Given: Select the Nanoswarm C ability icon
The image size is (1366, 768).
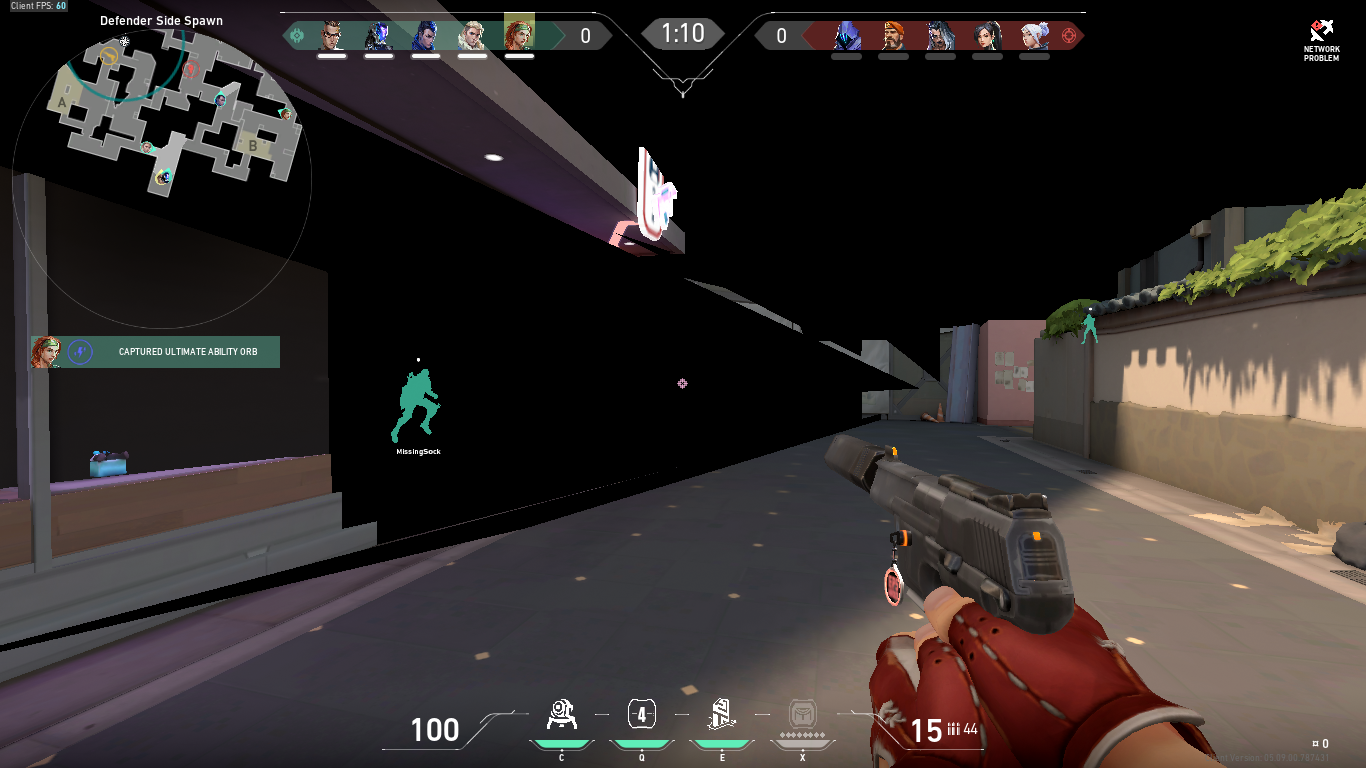Looking at the screenshot, I should [x=563, y=714].
